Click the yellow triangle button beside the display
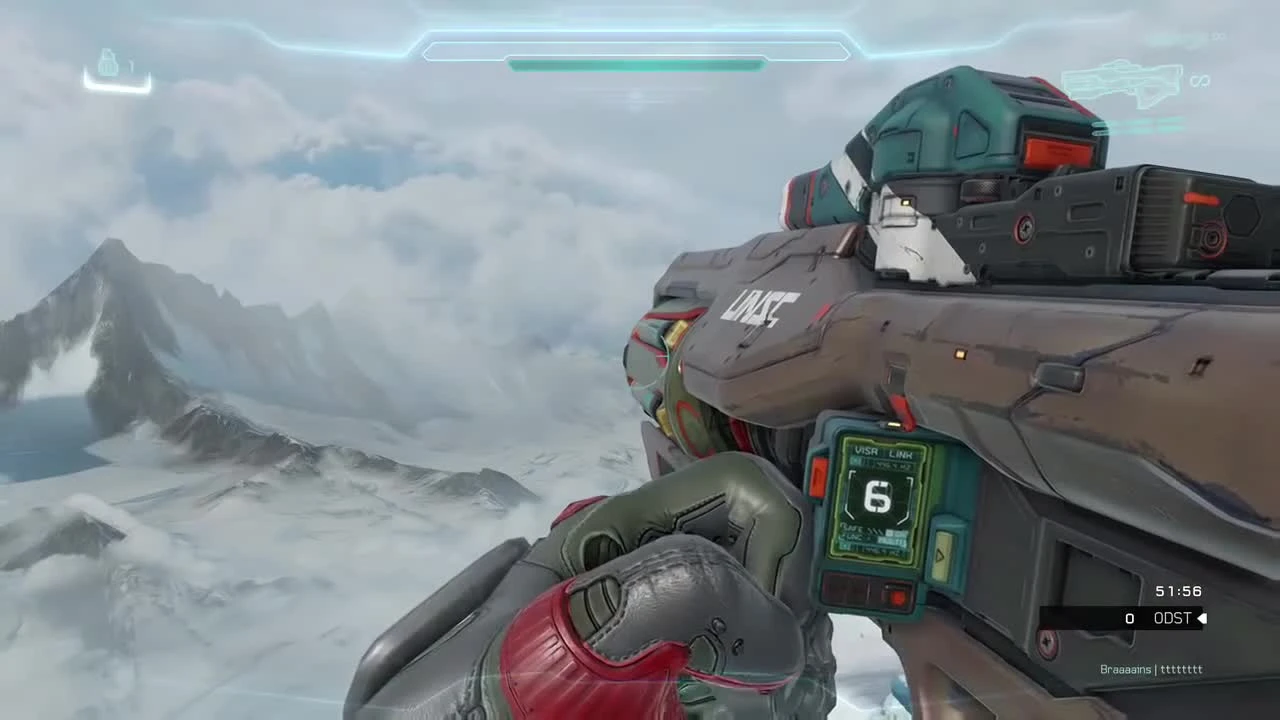 pos(940,552)
